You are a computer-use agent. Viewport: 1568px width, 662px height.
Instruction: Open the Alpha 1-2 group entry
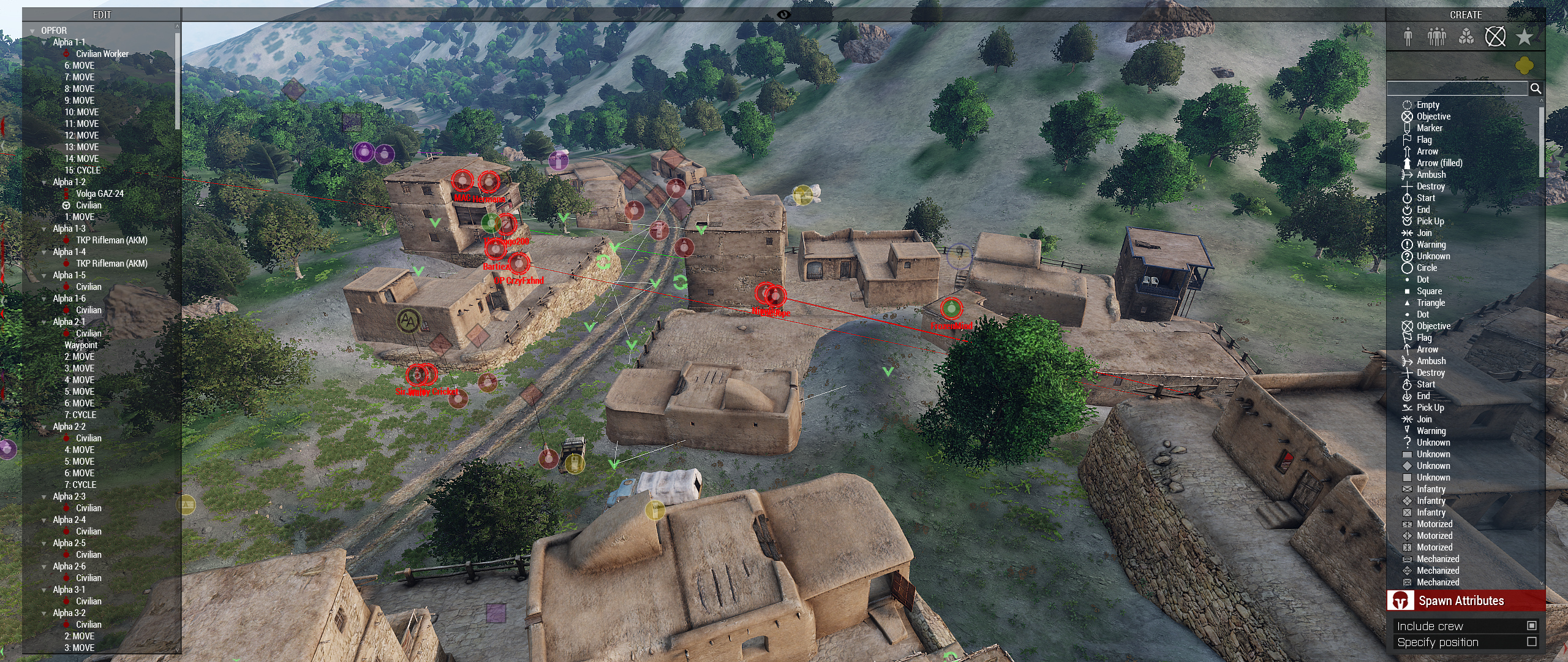(x=69, y=182)
